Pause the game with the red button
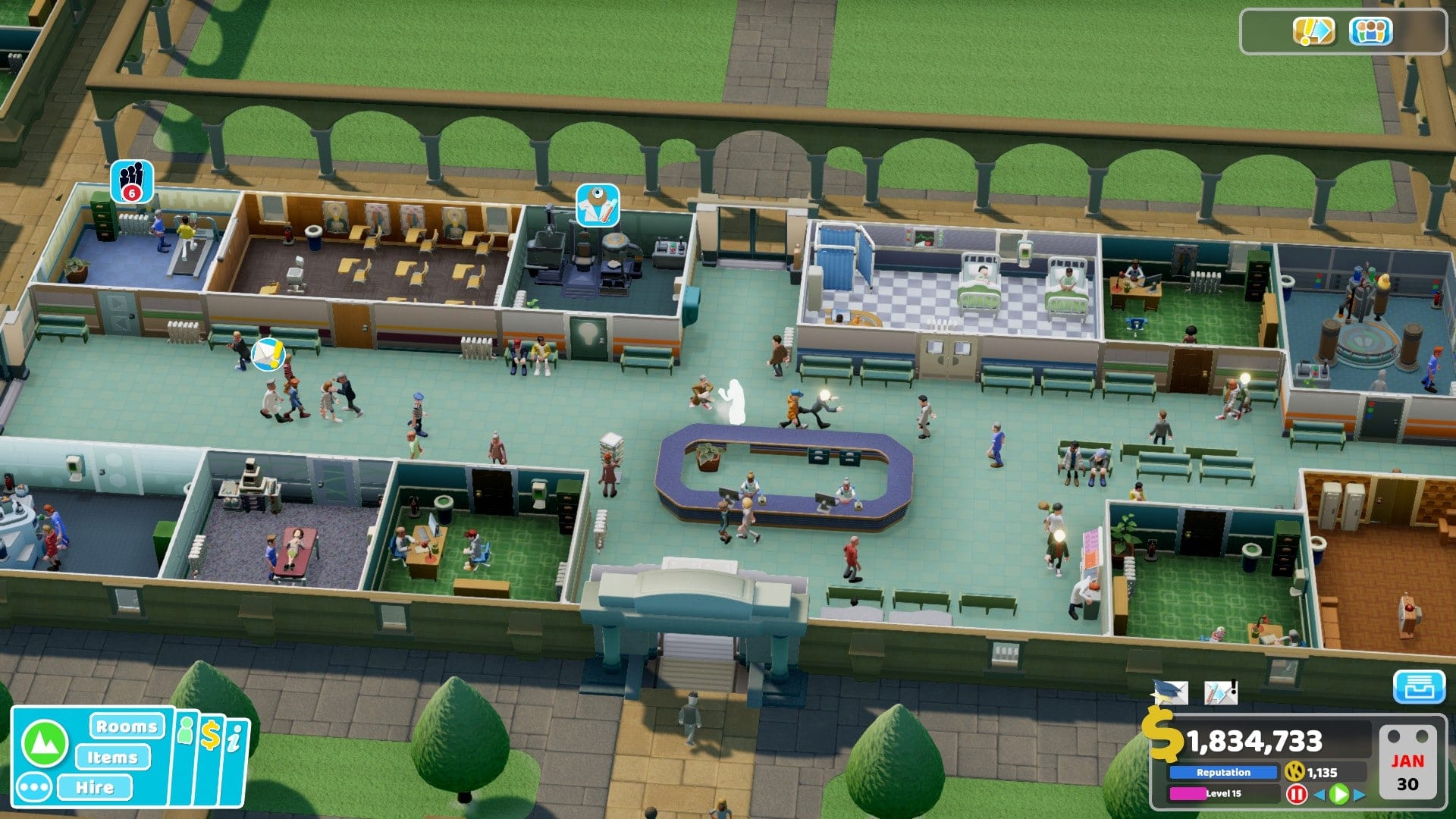 click(x=1296, y=794)
